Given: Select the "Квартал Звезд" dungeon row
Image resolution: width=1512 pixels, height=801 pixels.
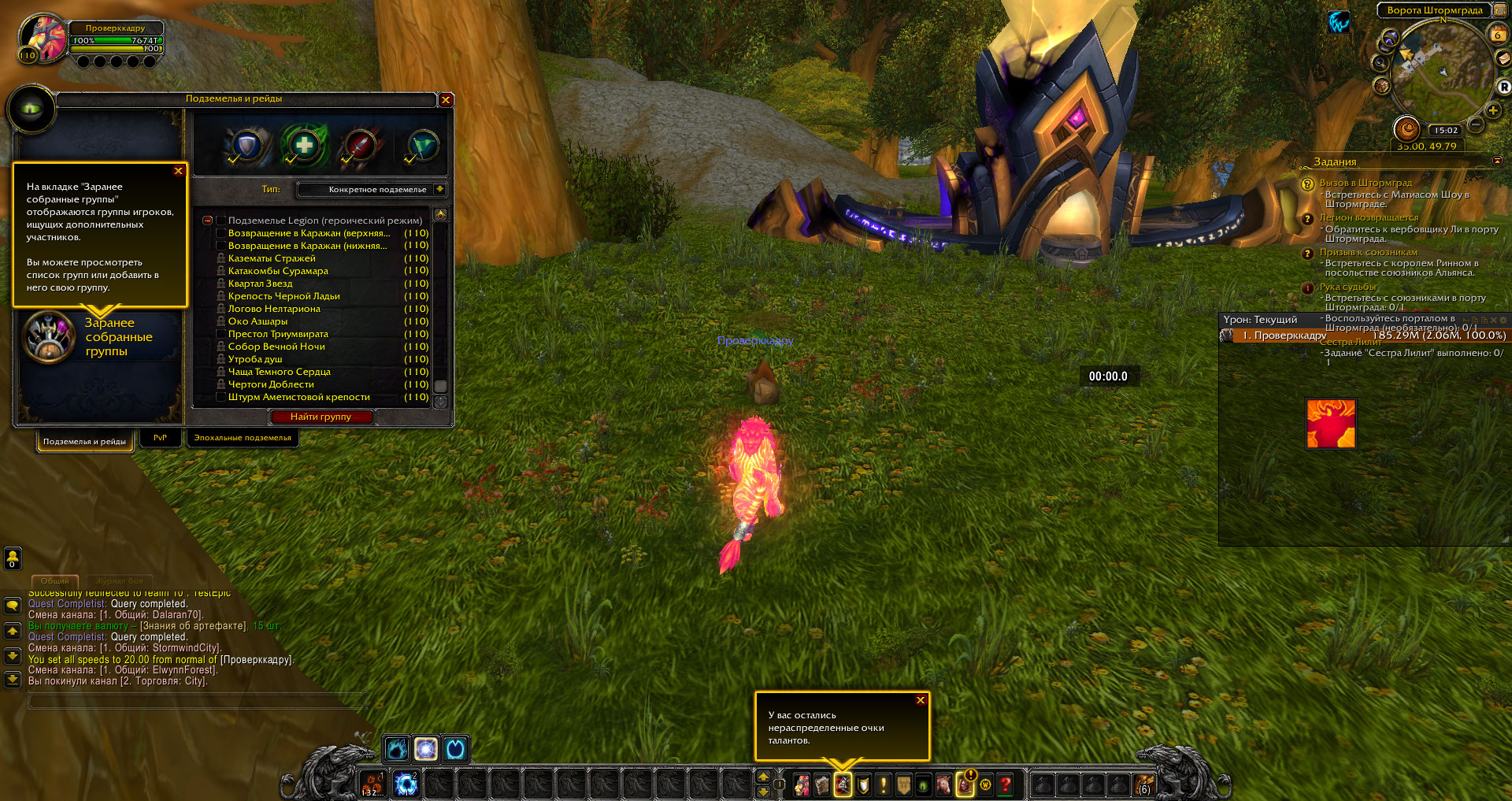Looking at the screenshot, I should coord(261,284).
